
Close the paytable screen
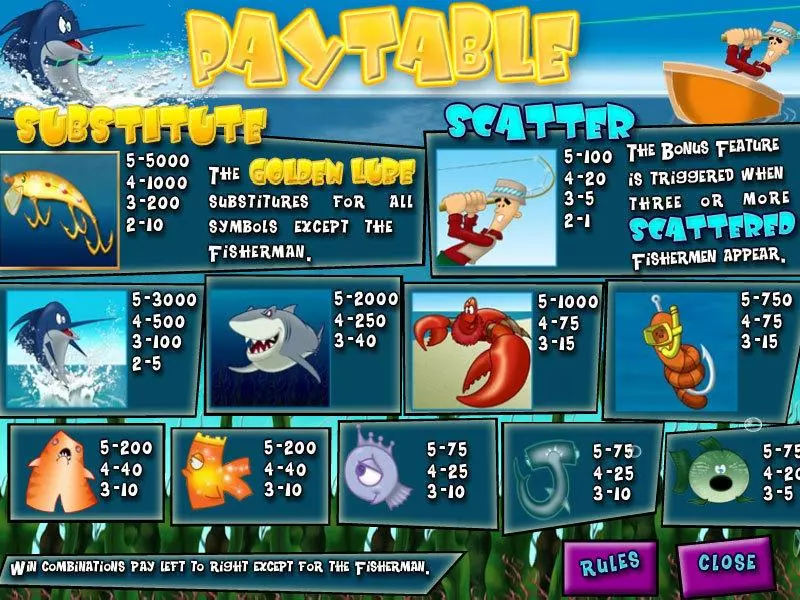pos(727,563)
